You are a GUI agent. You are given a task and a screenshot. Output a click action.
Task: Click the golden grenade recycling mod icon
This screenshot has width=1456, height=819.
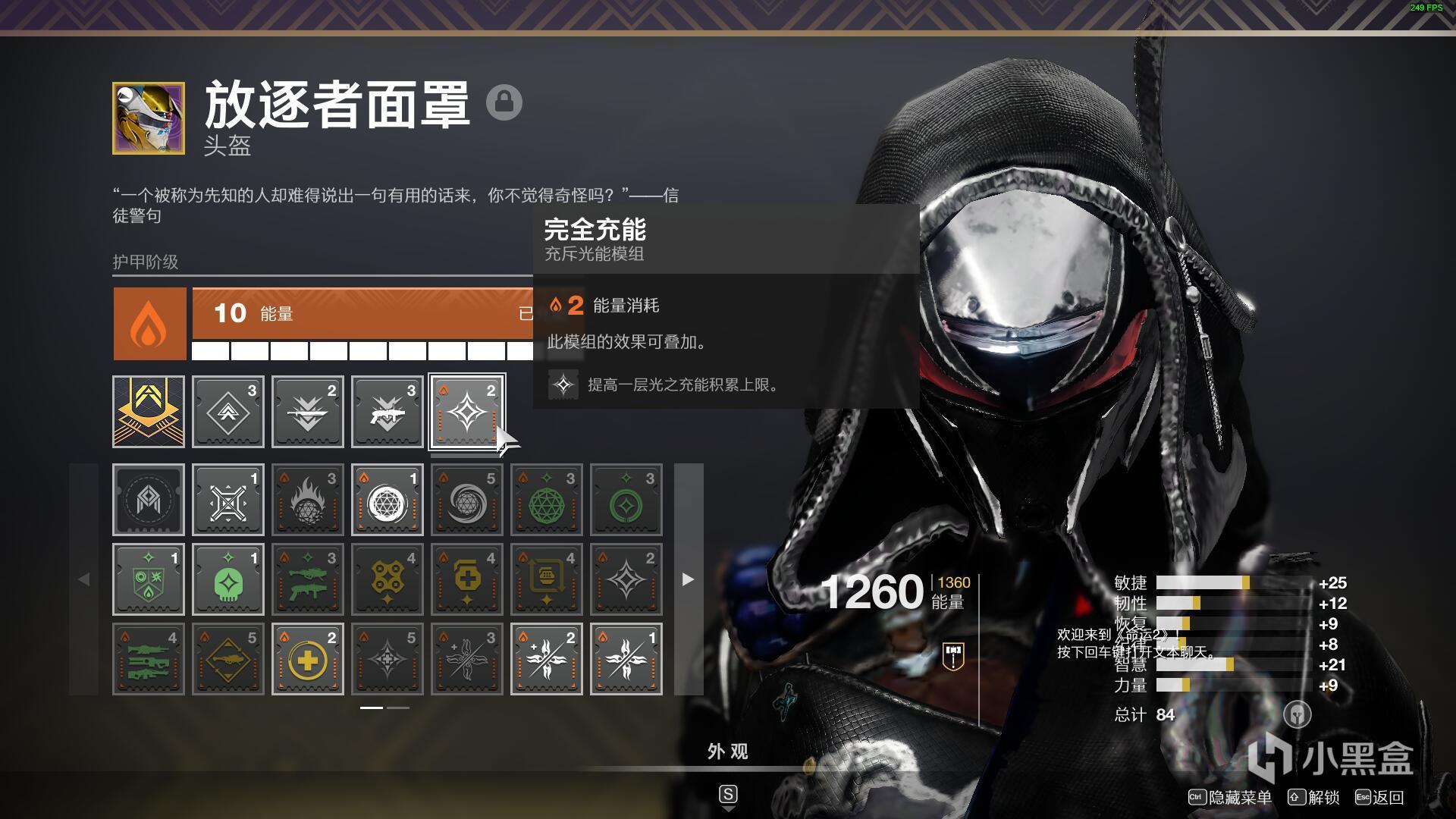547,579
